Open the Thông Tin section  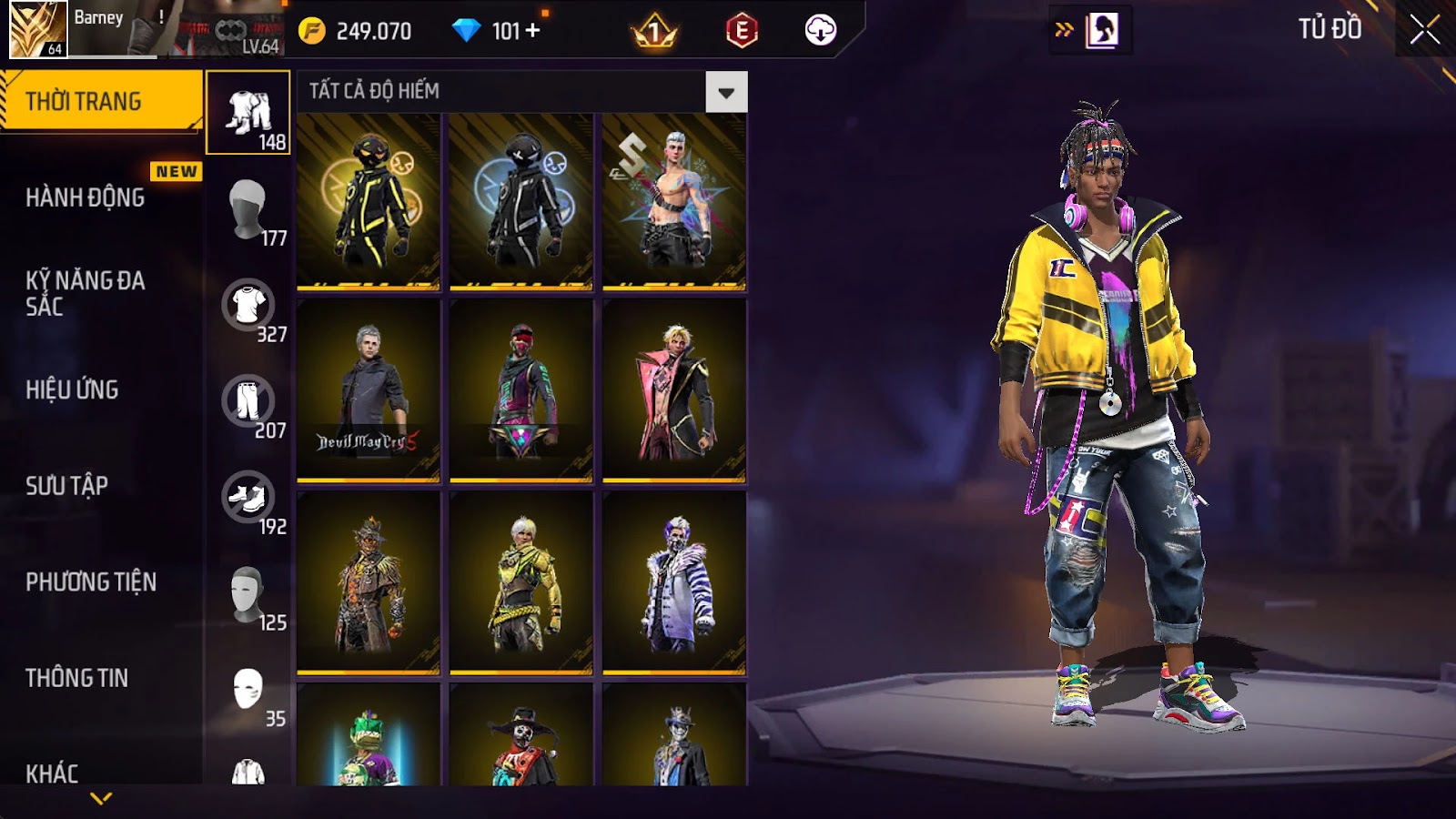tap(76, 678)
